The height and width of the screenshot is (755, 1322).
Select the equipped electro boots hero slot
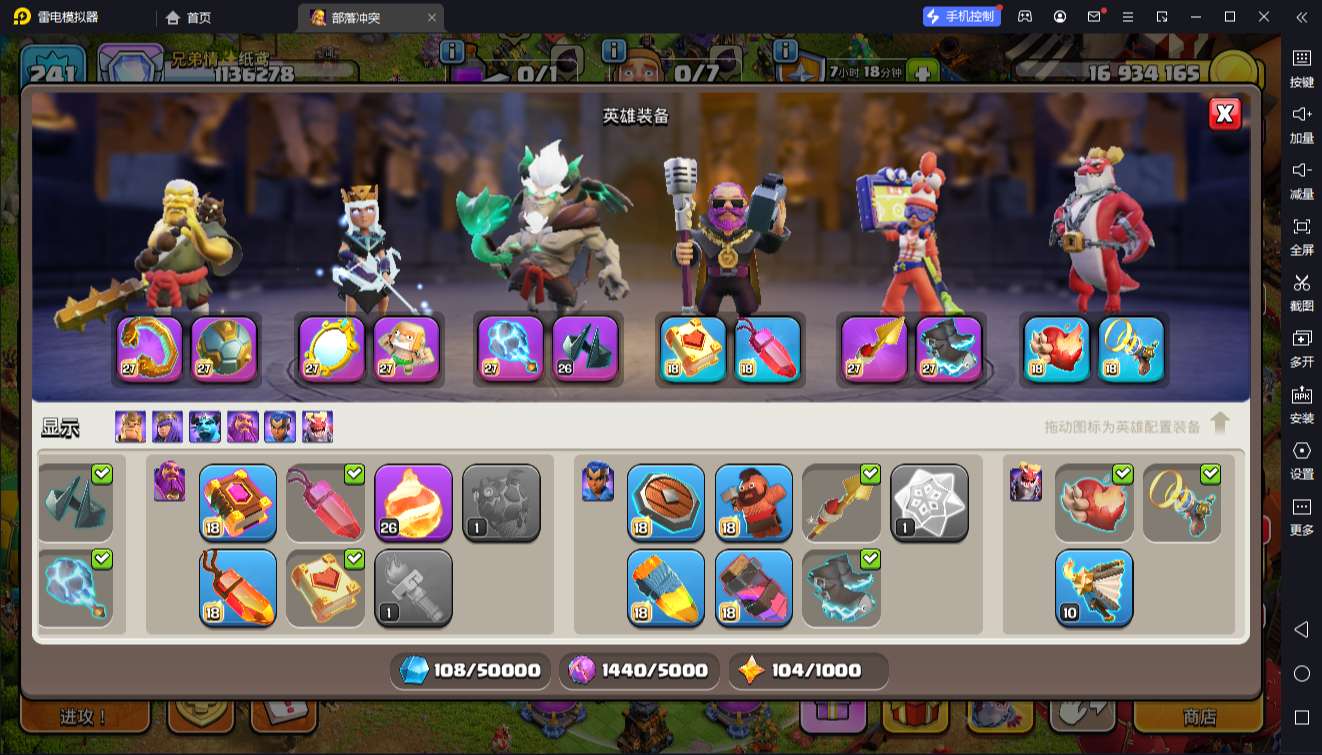949,349
